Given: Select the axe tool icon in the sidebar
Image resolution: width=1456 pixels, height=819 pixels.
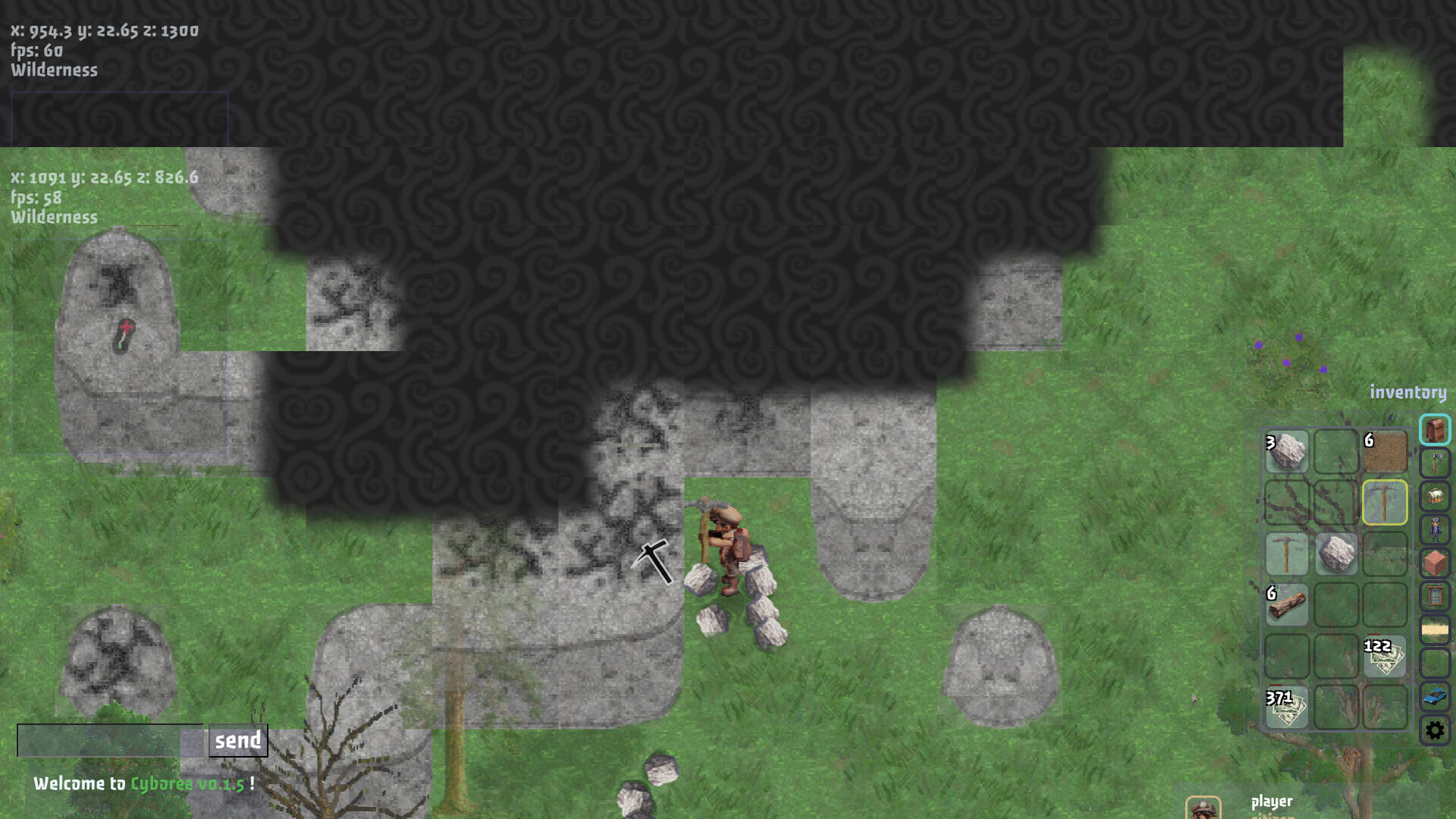Looking at the screenshot, I should click(x=1434, y=460).
